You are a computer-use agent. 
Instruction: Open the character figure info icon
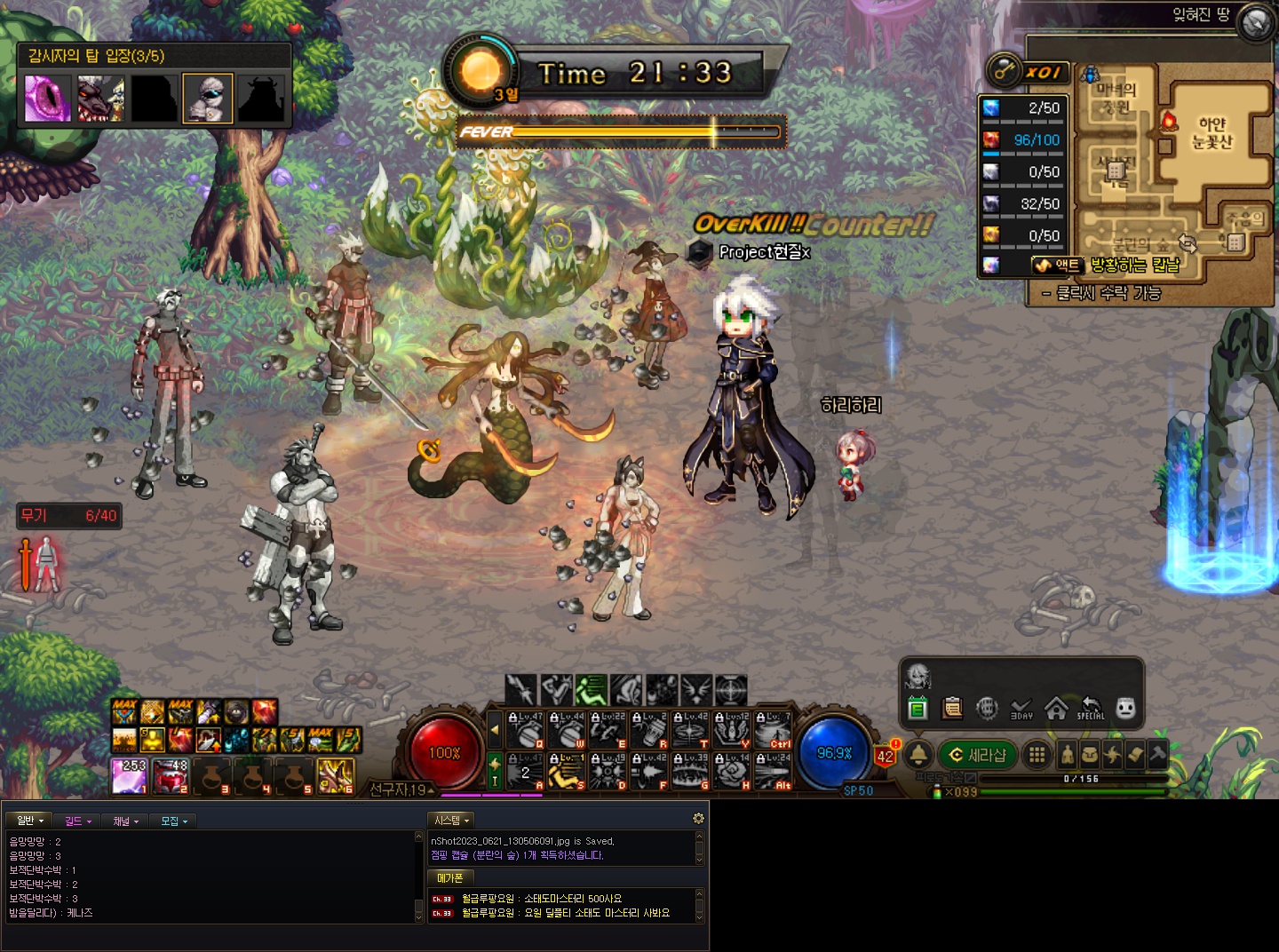point(1068,755)
